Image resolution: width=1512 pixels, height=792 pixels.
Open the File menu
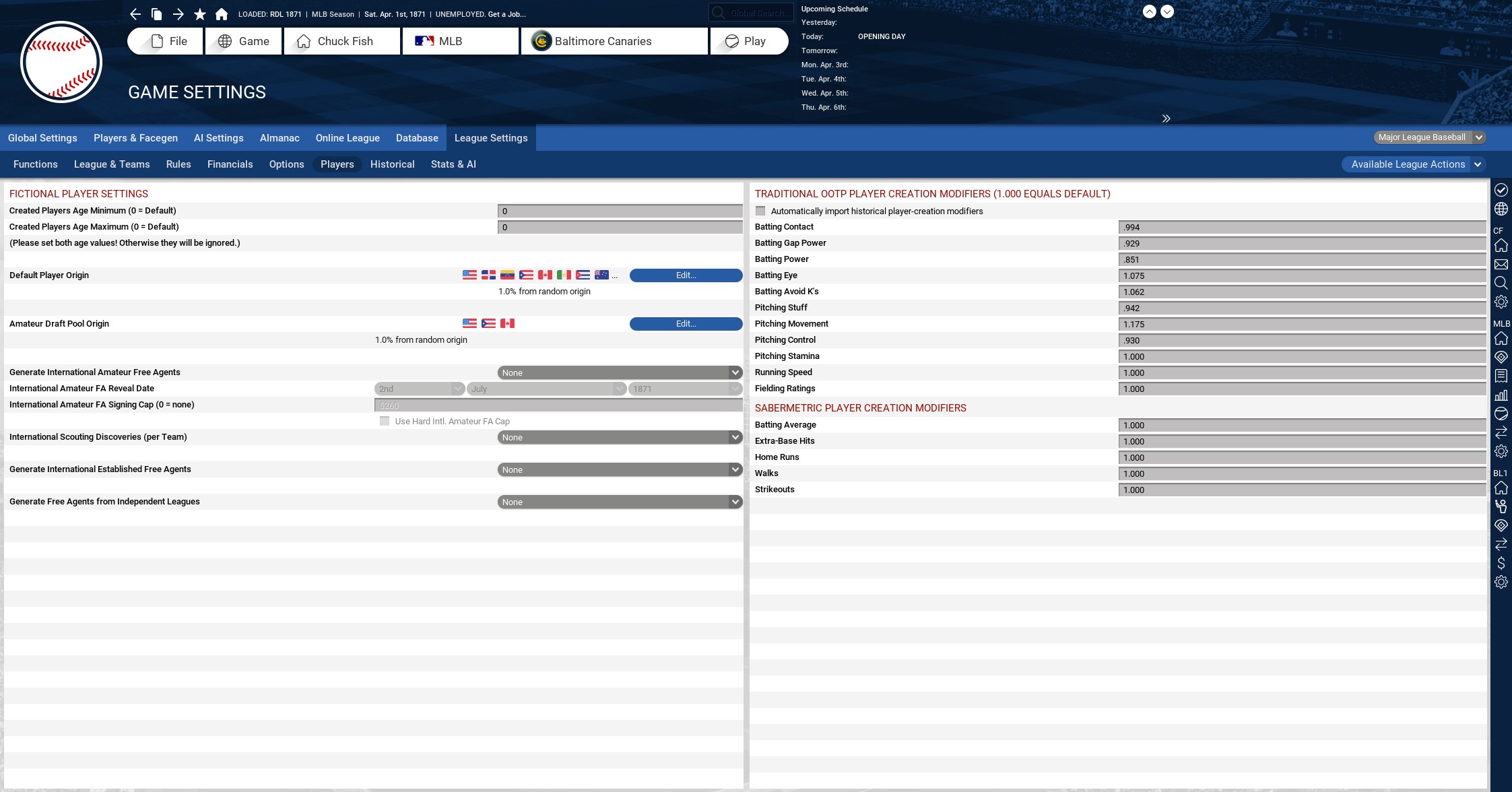(166, 41)
